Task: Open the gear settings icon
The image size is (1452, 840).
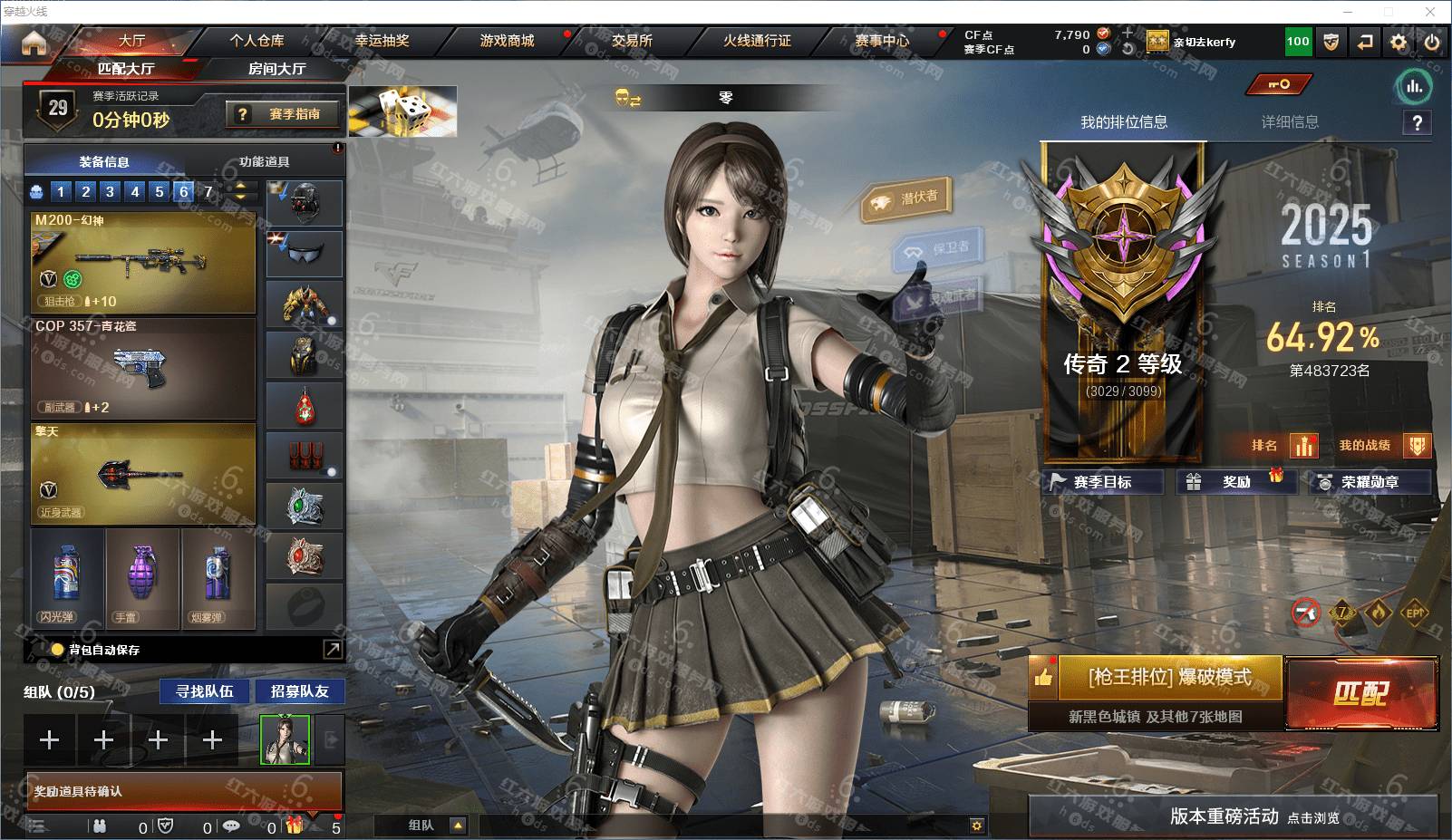Action: (1399, 42)
